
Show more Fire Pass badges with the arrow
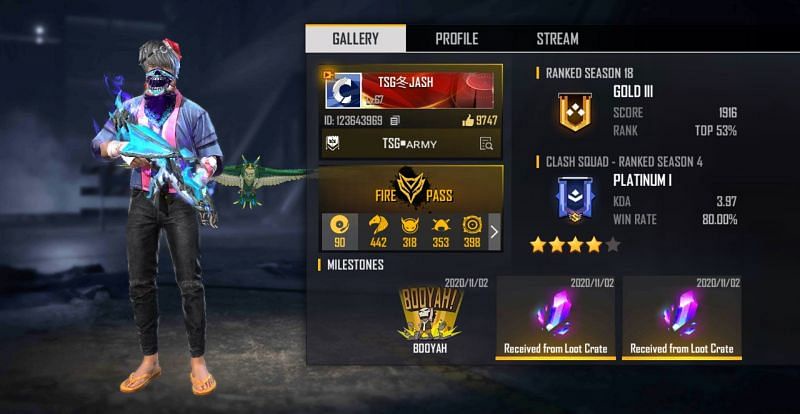coord(493,232)
